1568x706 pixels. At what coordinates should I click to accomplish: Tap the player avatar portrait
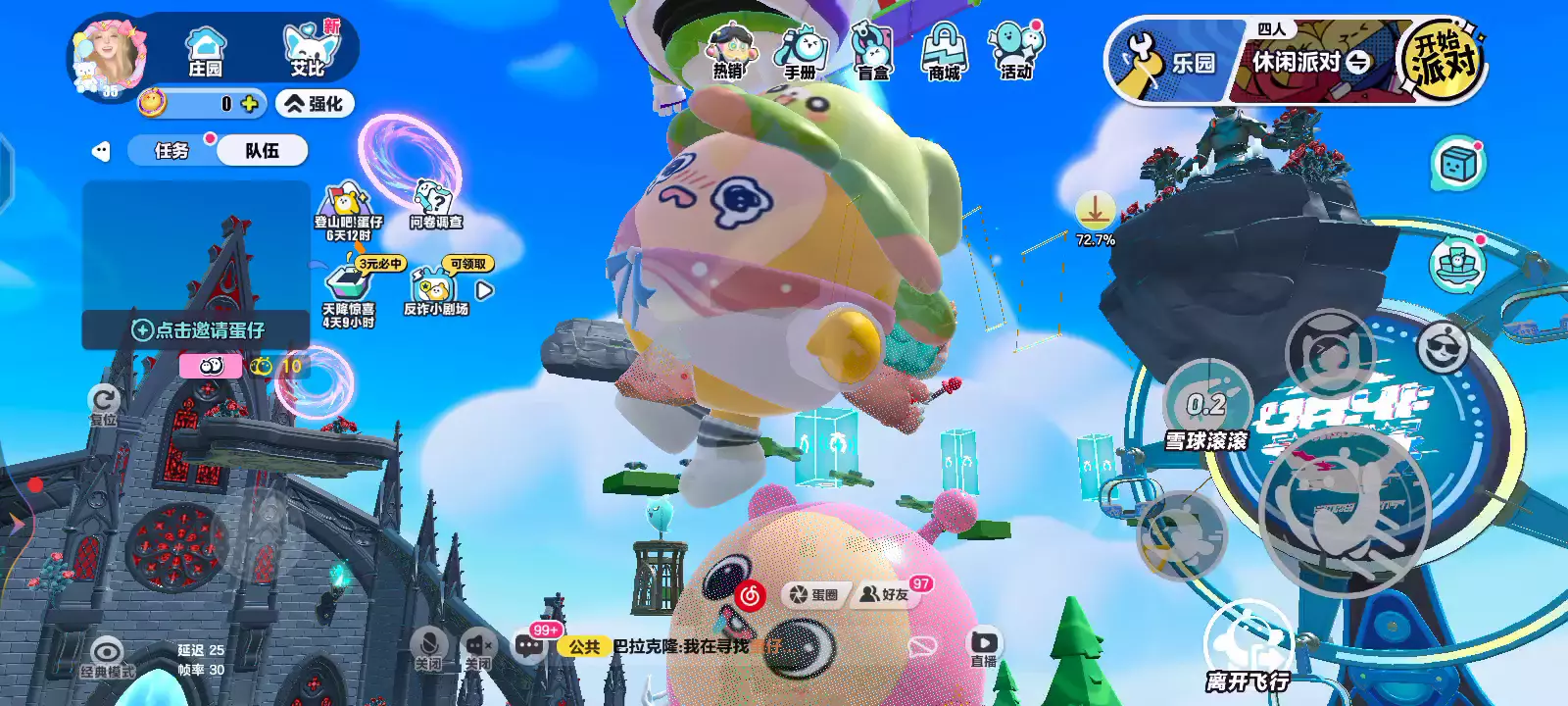pos(110,54)
